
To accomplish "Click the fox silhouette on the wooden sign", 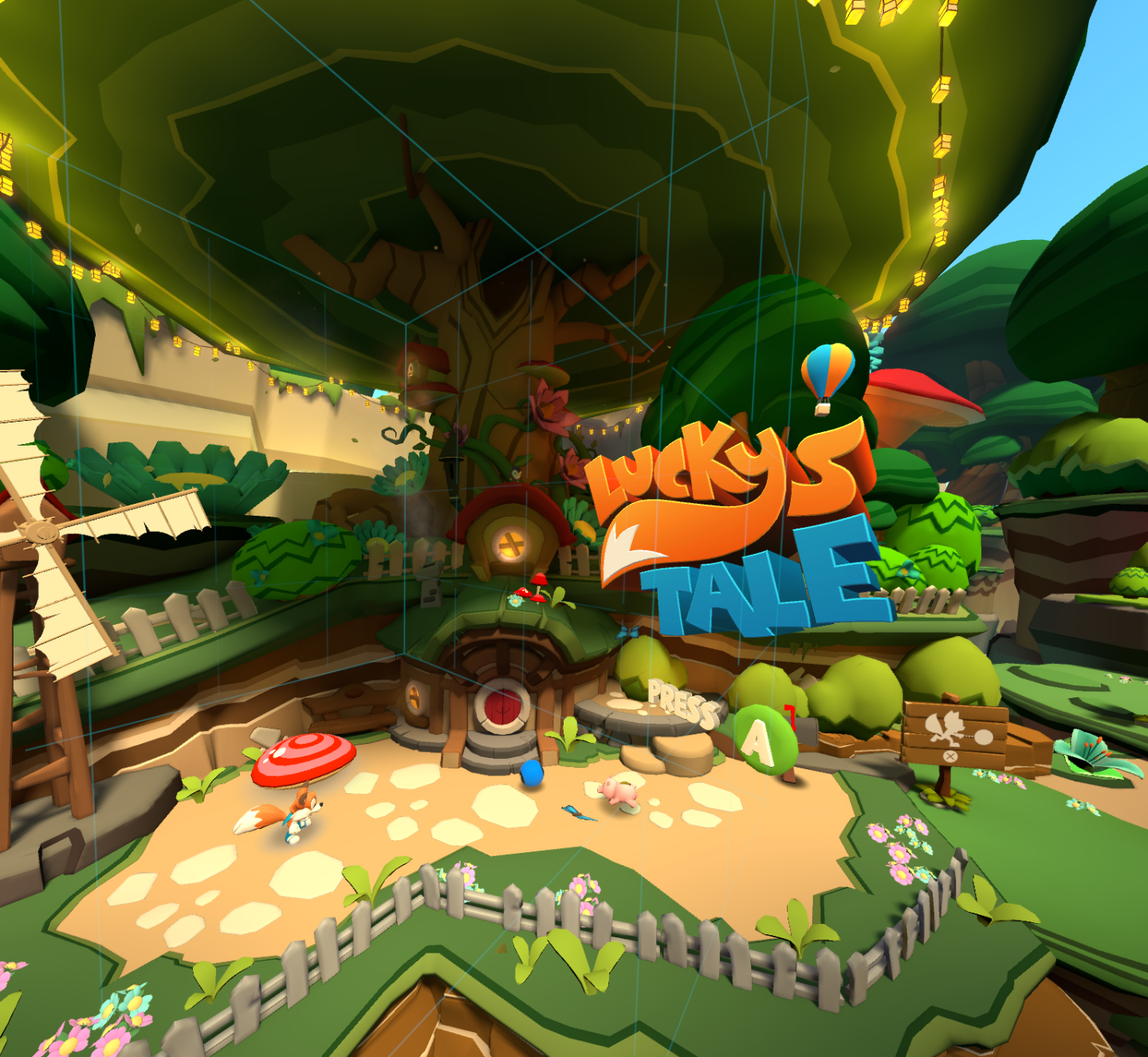I will point(945,728).
